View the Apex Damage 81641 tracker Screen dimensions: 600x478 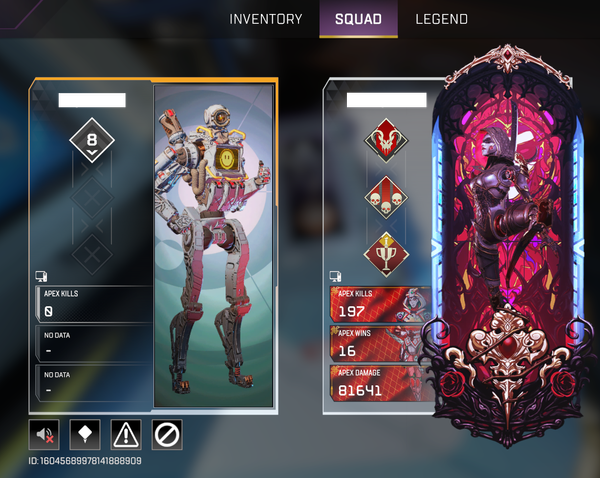[x=380, y=383]
